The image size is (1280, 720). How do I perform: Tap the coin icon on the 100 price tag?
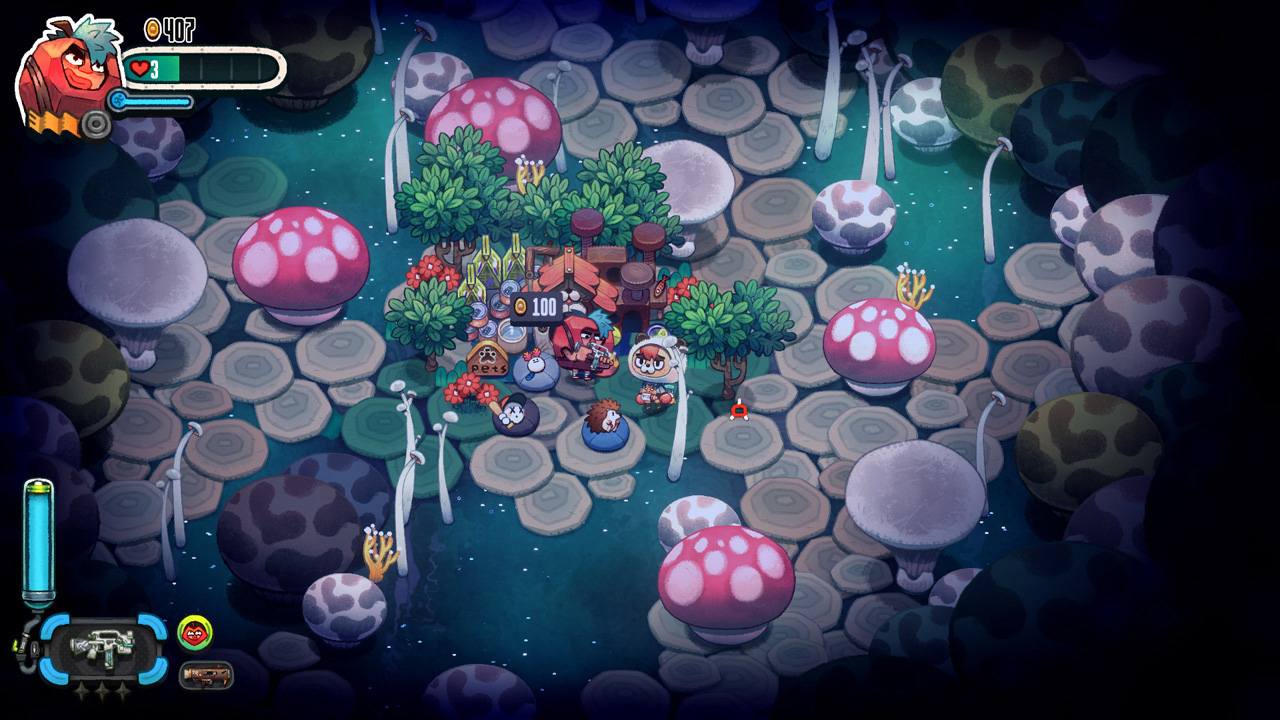pyautogui.click(x=521, y=305)
